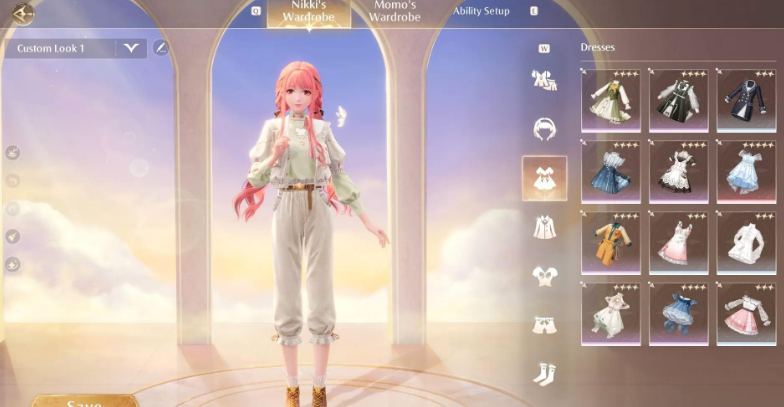Open the Ability Setup tab
Screen dimensions: 784x407
pyautogui.click(x=481, y=12)
